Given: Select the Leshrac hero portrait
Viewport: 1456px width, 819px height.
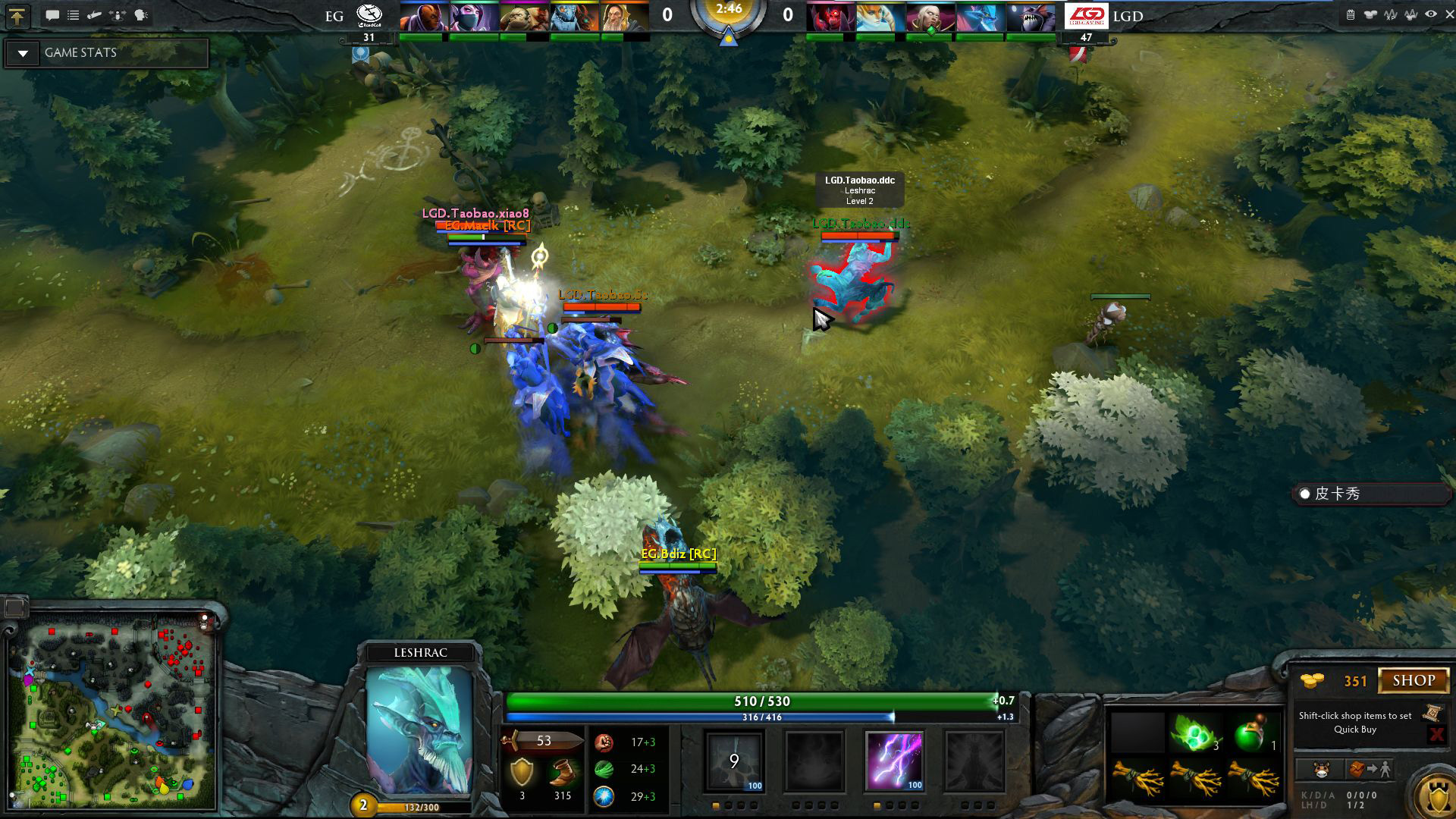Looking at the screenshot, I should (x=419, y=728).
